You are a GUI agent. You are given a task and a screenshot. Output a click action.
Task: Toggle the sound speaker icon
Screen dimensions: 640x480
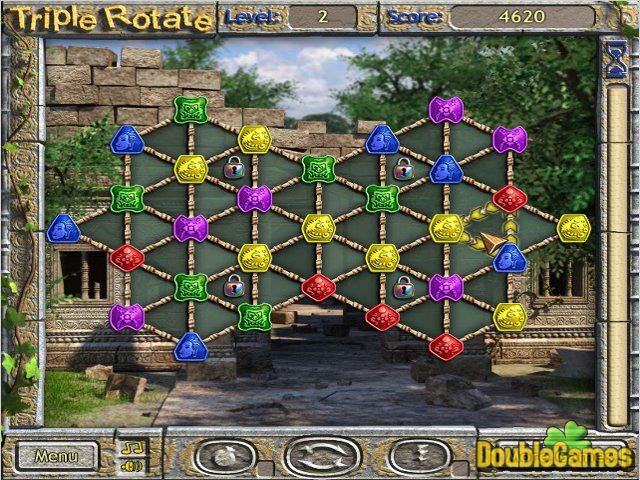[x=128, y=465]
